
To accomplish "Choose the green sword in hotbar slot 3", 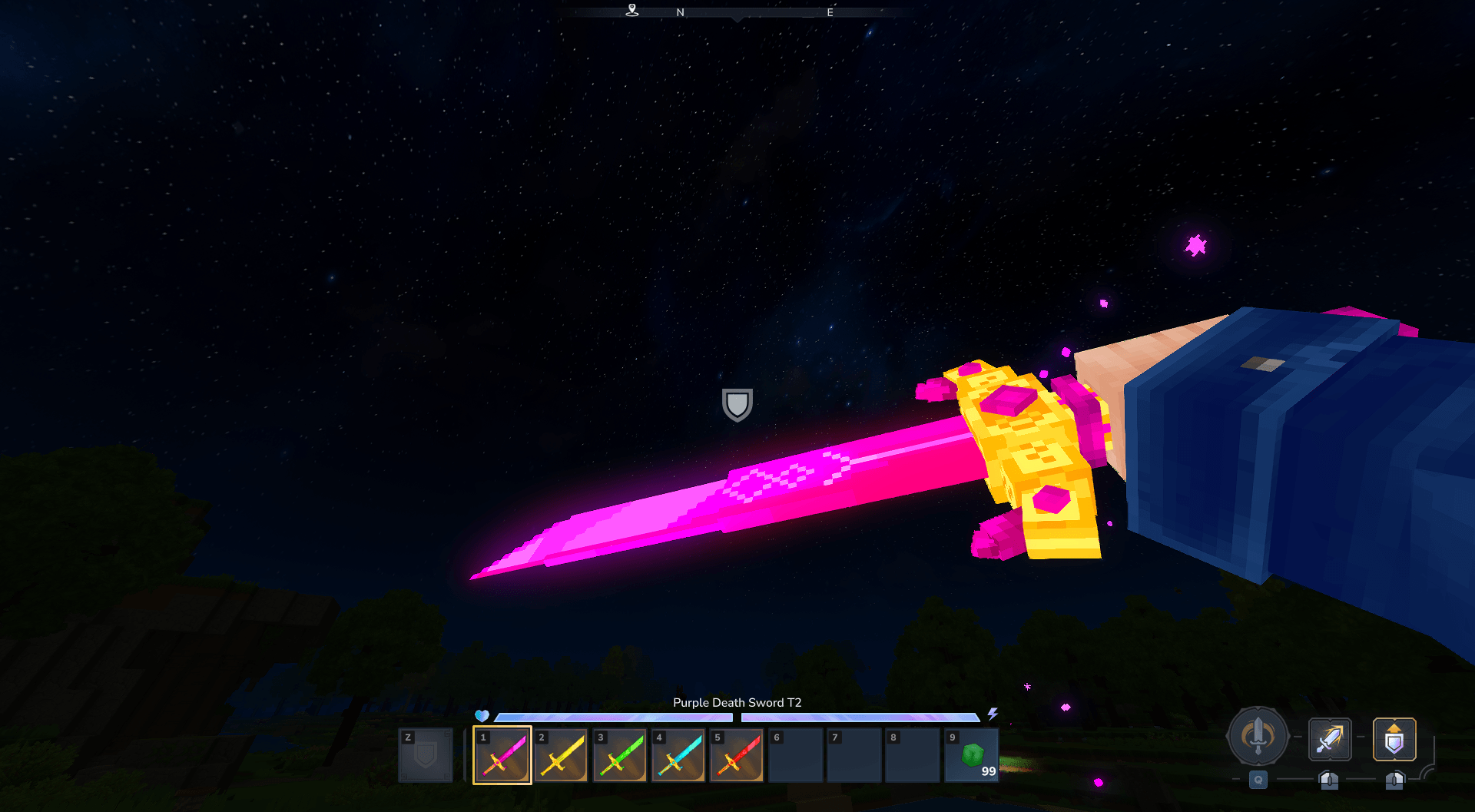I will [620, 755].
